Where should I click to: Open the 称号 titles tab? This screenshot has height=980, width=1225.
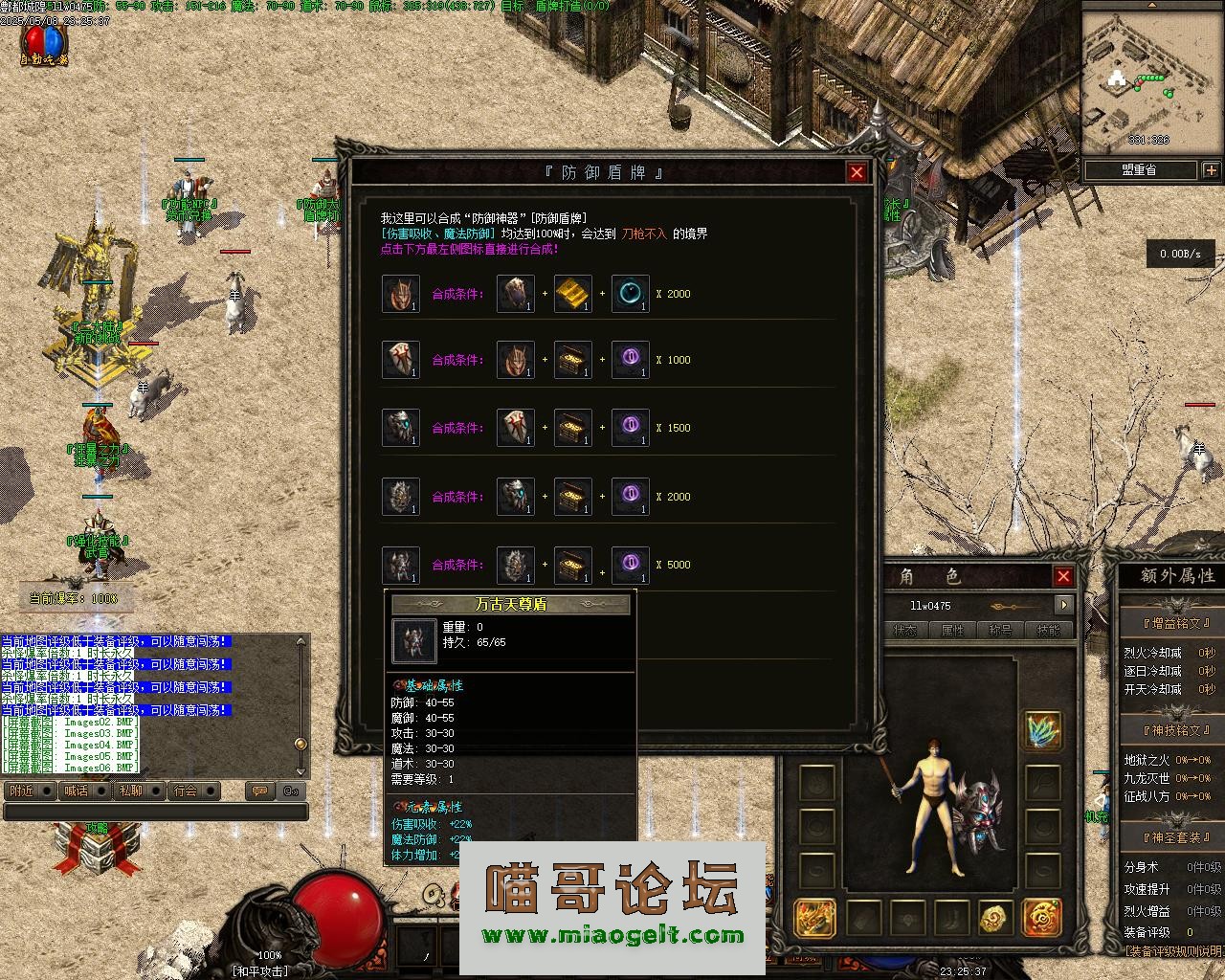[x=1000, y=631]
